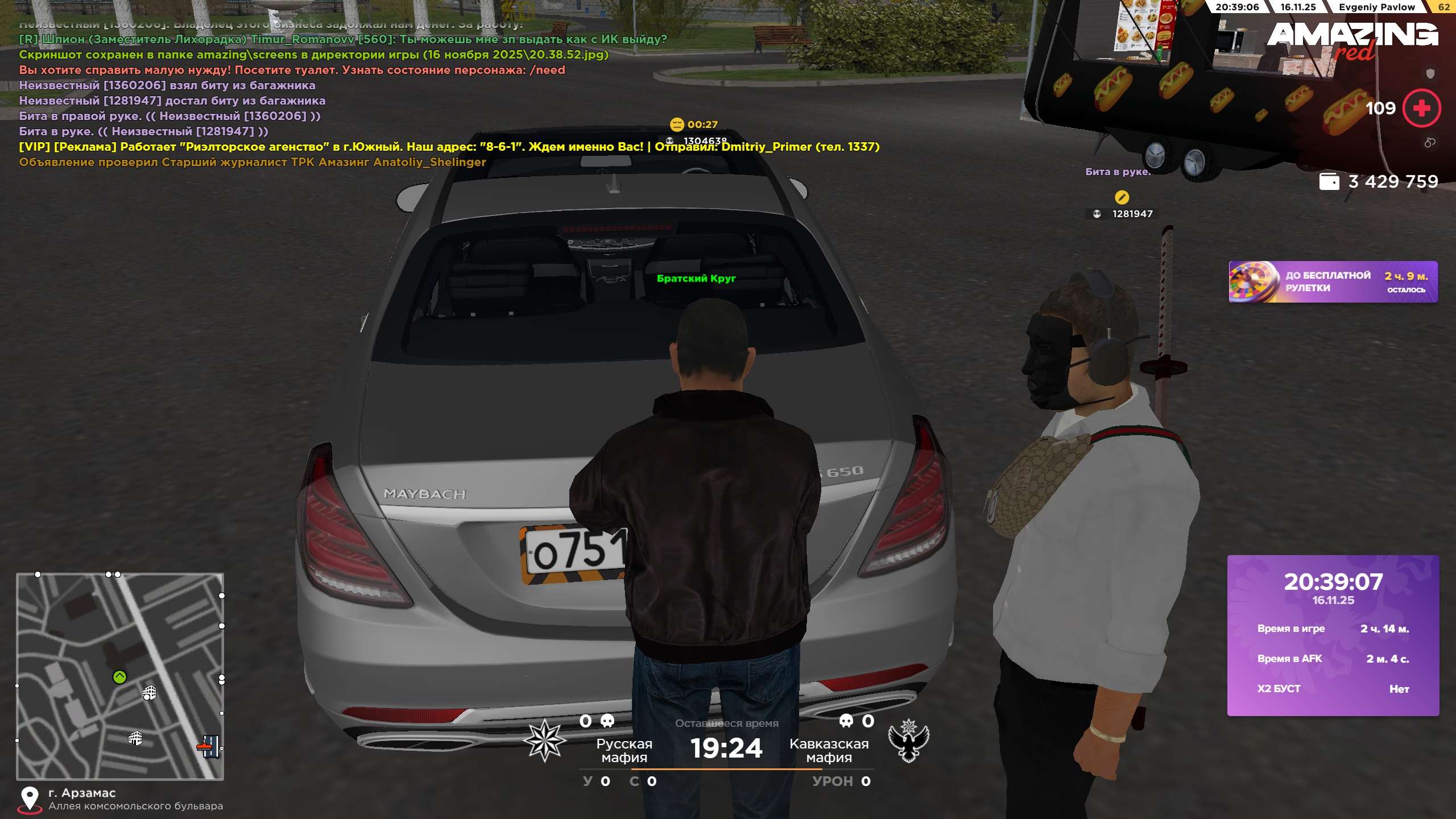Open the minimap
The height and width of the screenshot is (819, 1456).
click(x=120, y=676)
